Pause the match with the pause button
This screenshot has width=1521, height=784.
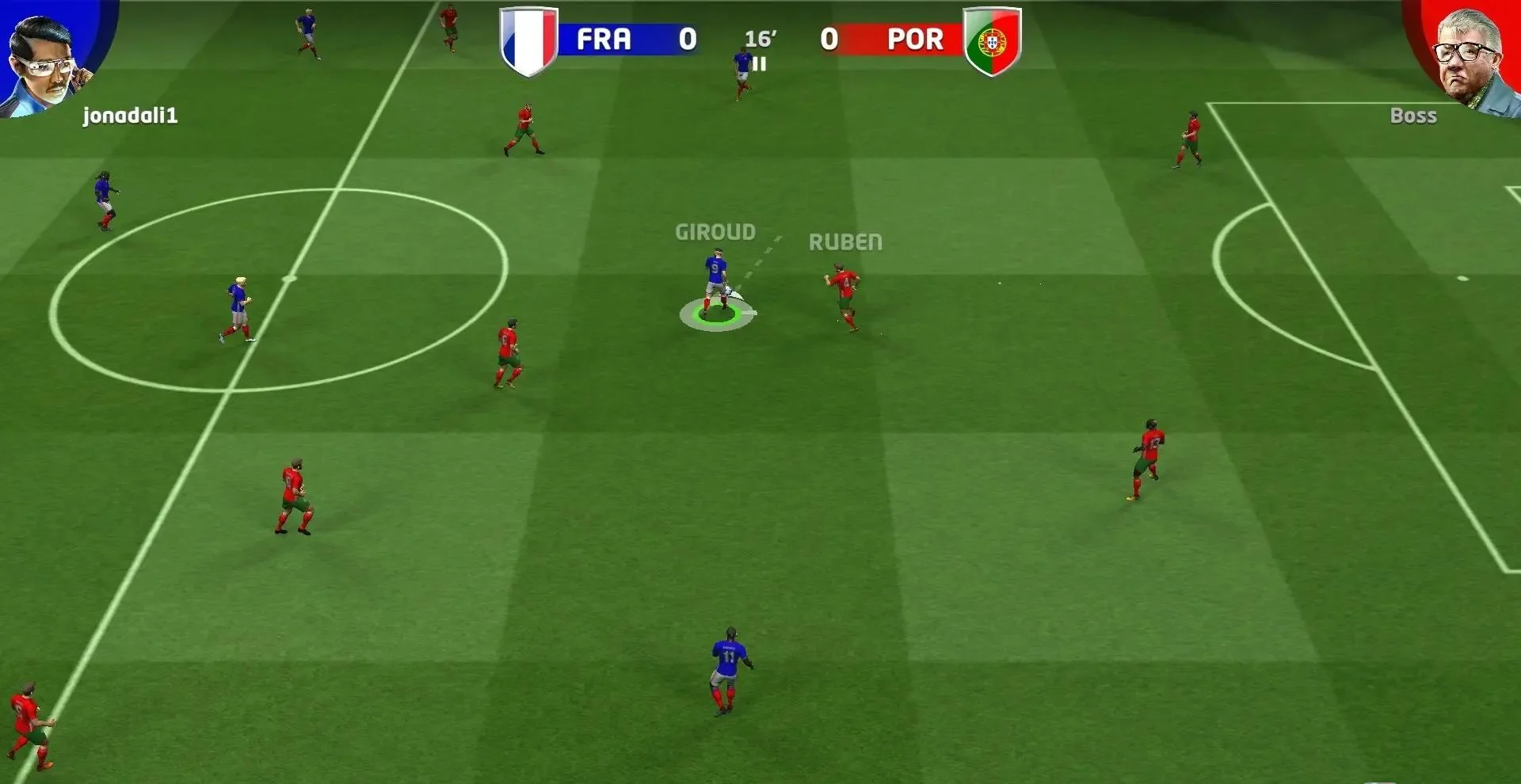[x=760, y=65]
